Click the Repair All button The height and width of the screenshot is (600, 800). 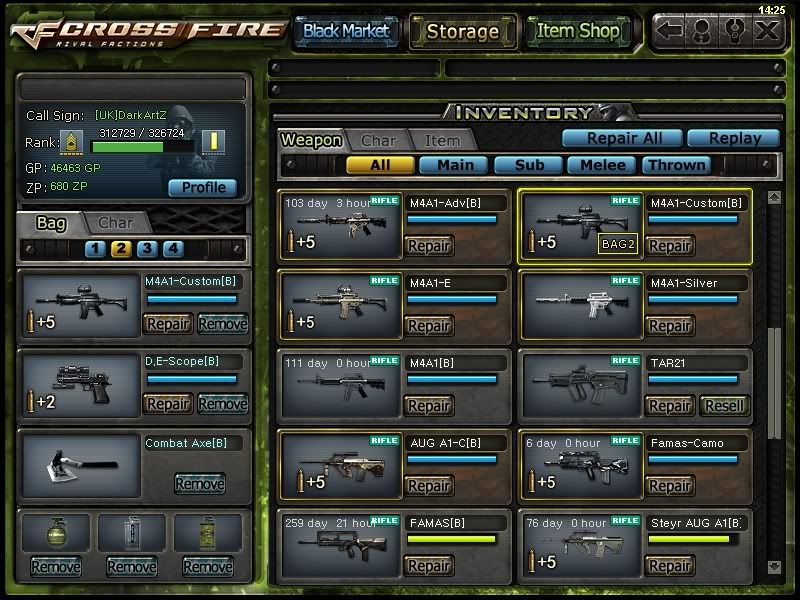pos(621,139)
